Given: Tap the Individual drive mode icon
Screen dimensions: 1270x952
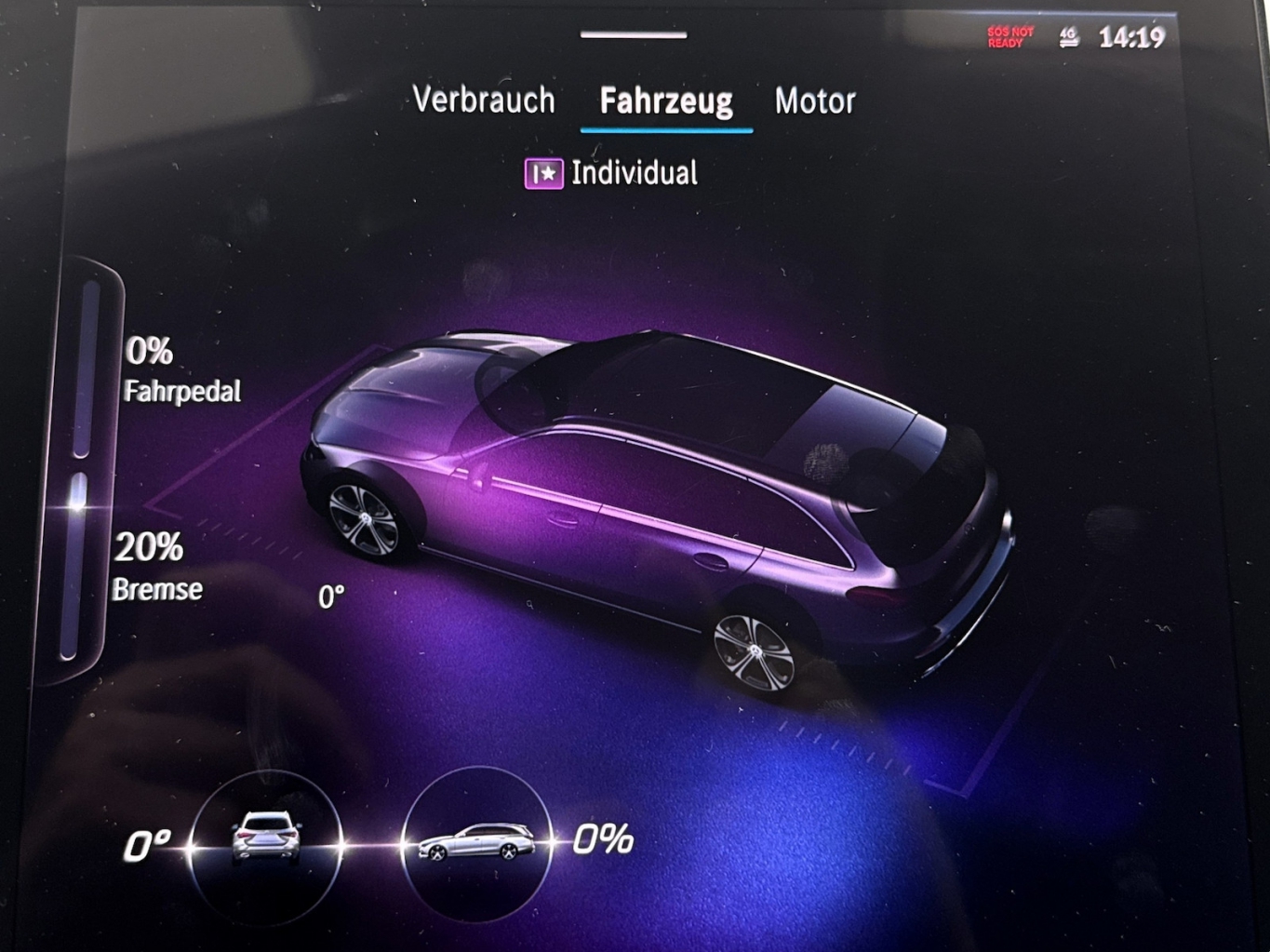Looking at the screenshot, I should (x=543, y=173).
